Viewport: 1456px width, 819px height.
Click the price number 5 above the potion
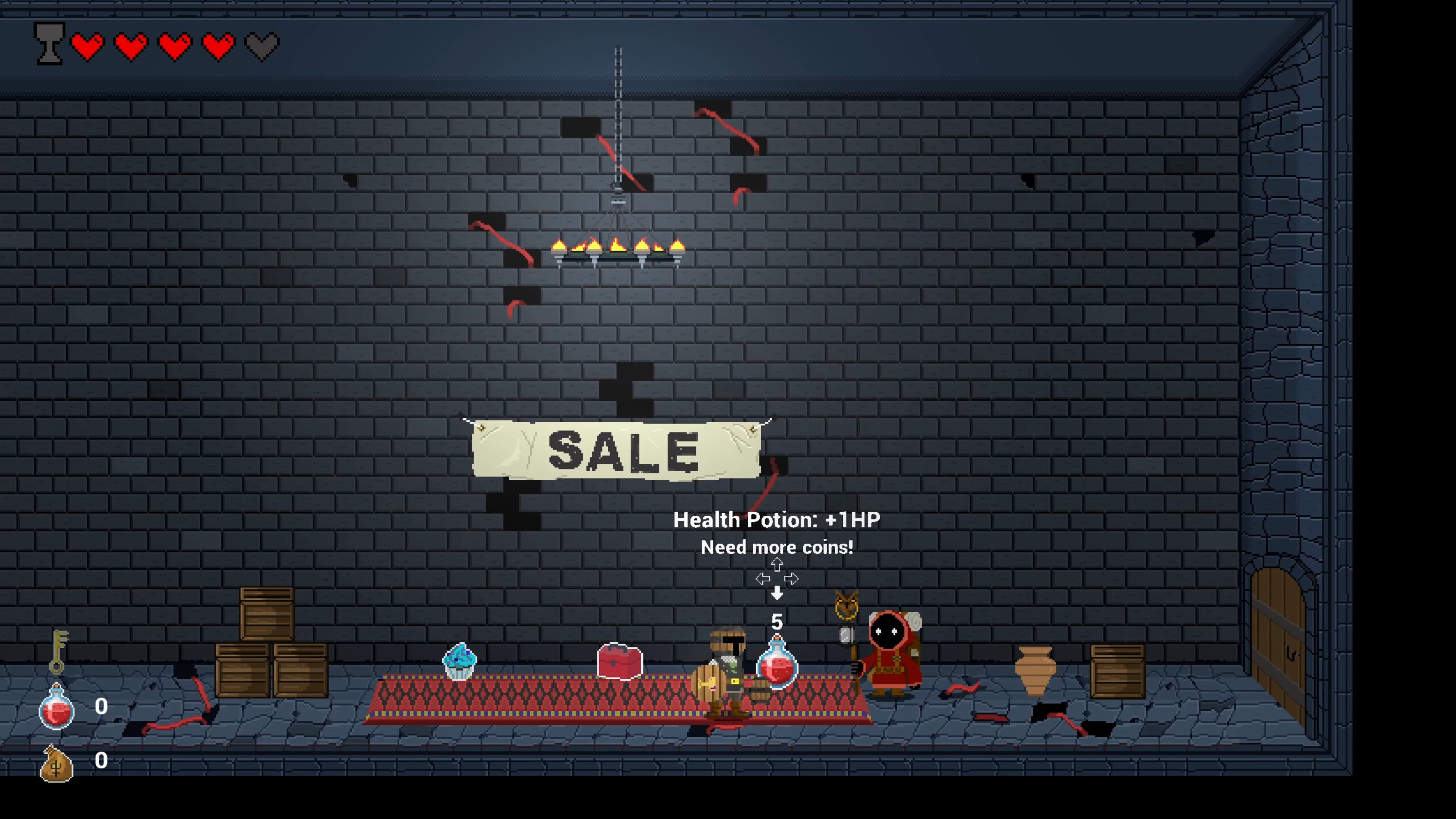777,623
